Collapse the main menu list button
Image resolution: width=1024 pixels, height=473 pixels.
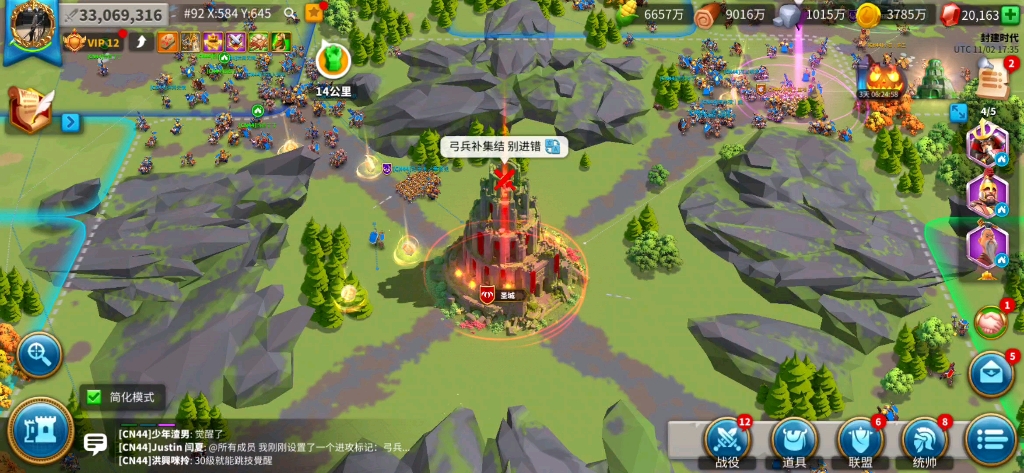(990, 440)
